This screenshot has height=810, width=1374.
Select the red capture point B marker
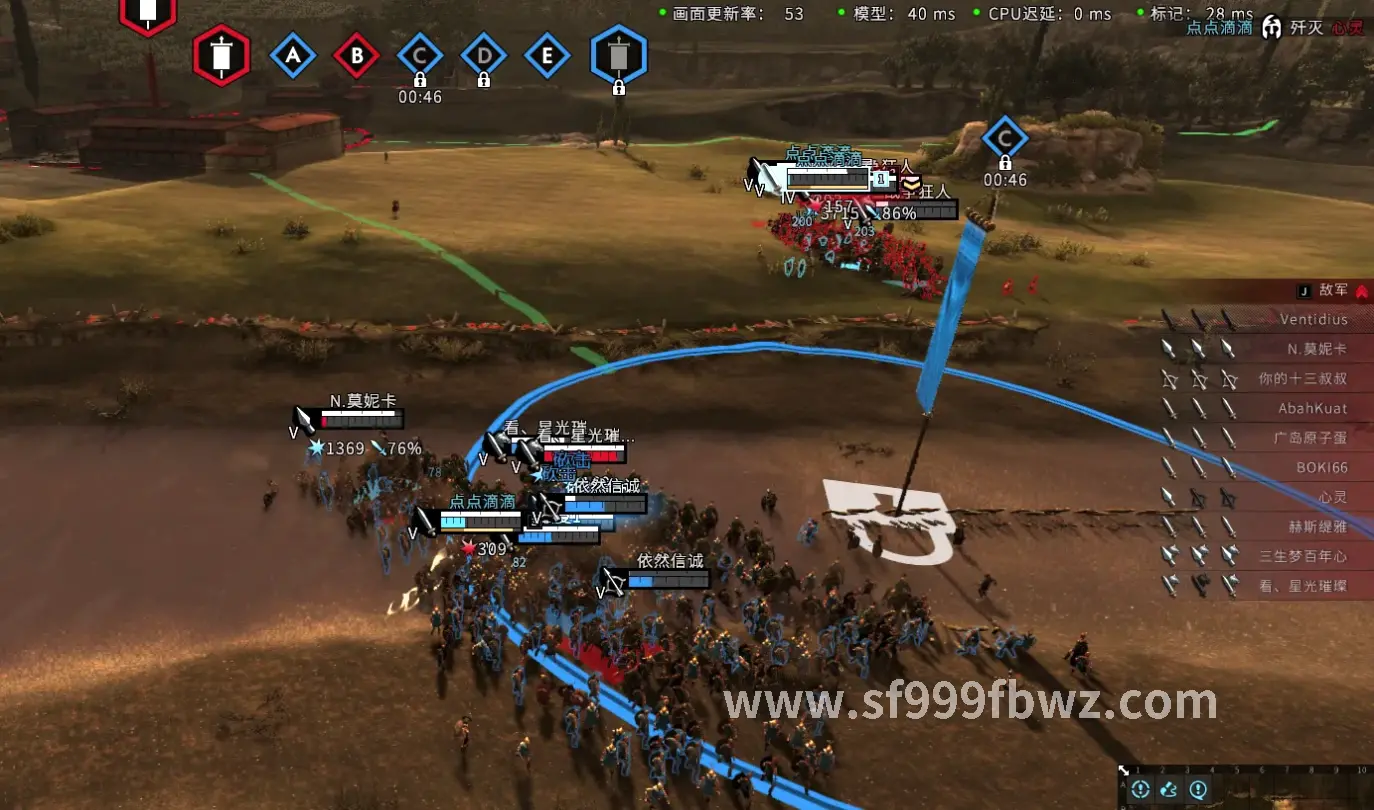click(357, 56)
